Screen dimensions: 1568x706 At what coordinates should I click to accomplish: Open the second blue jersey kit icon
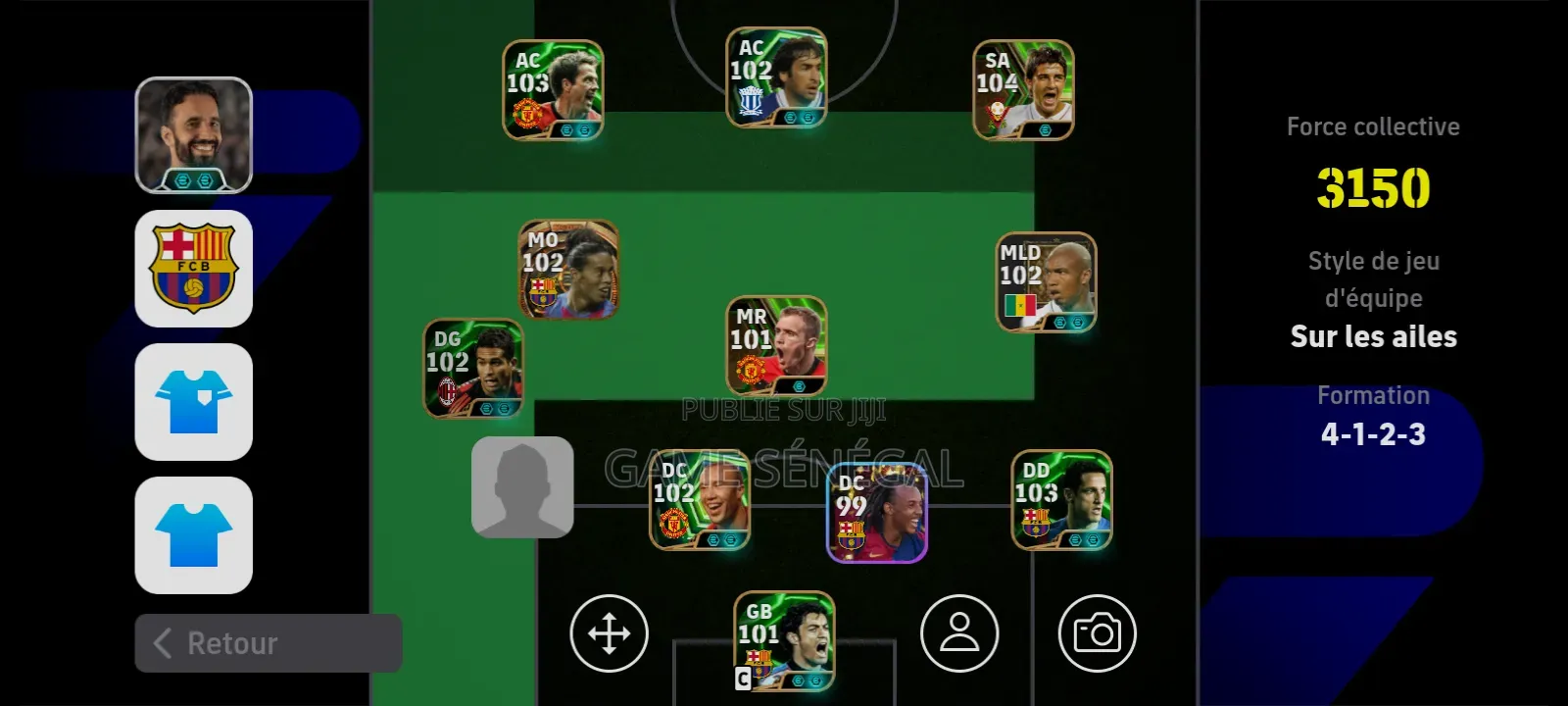[x=193, y=537]
